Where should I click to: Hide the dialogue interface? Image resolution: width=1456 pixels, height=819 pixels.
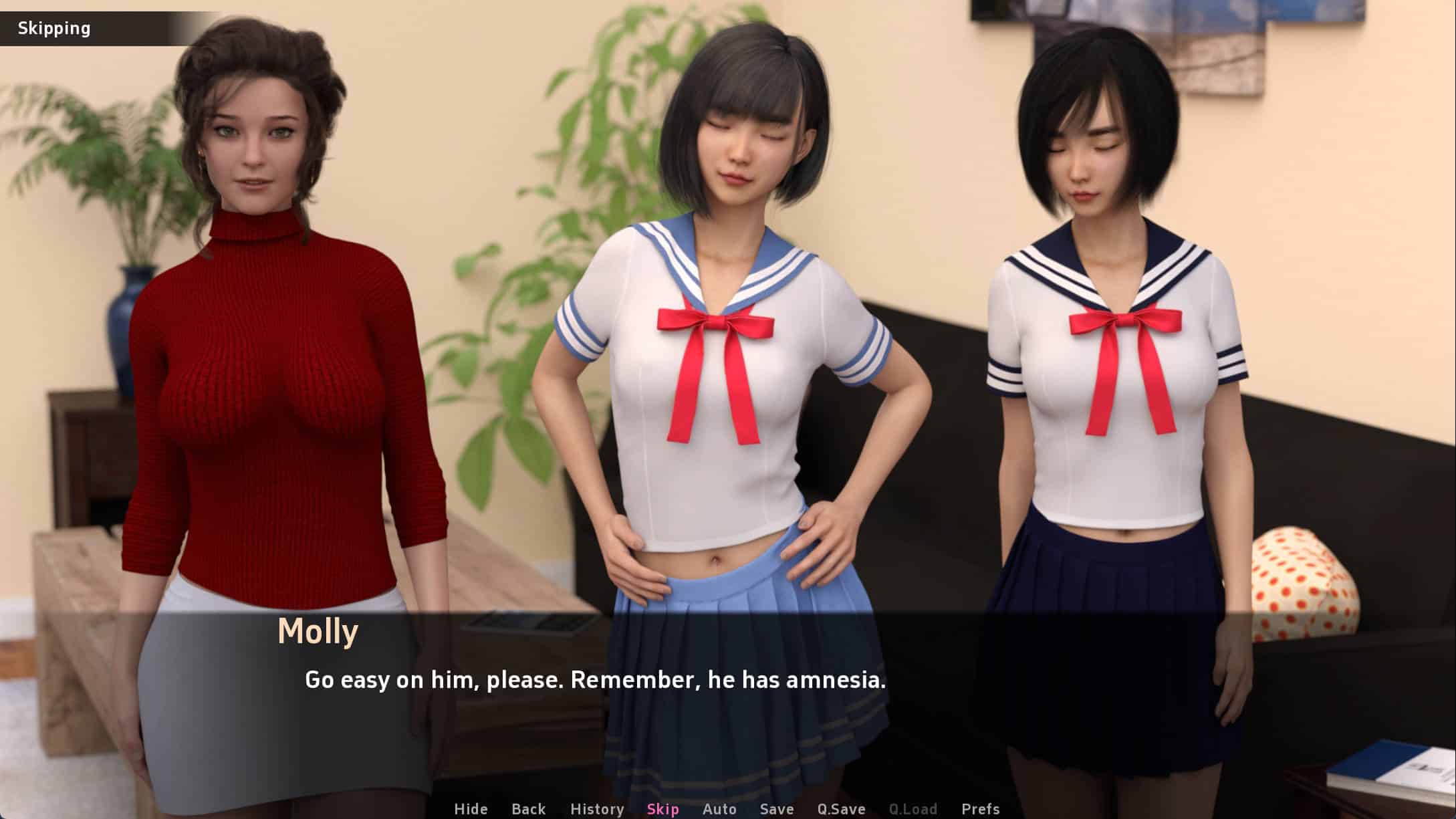471,809
